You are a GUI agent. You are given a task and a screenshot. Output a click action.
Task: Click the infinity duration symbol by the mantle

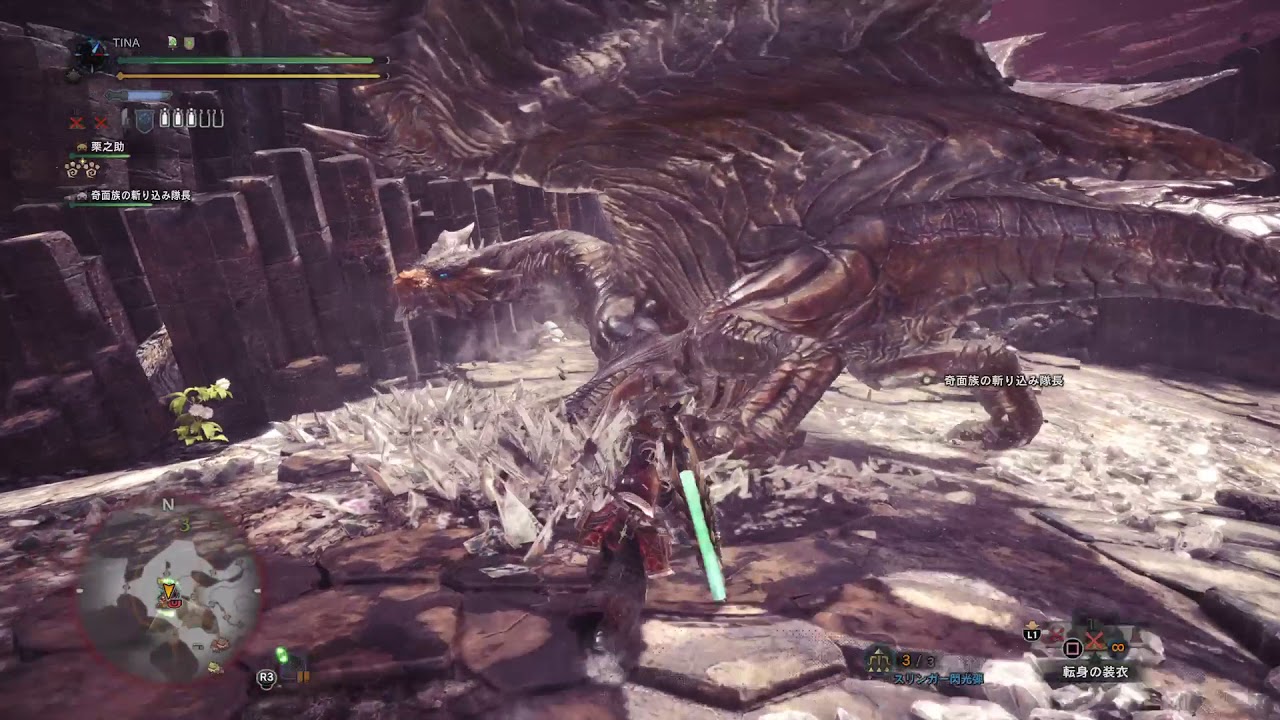[1117, 648]
